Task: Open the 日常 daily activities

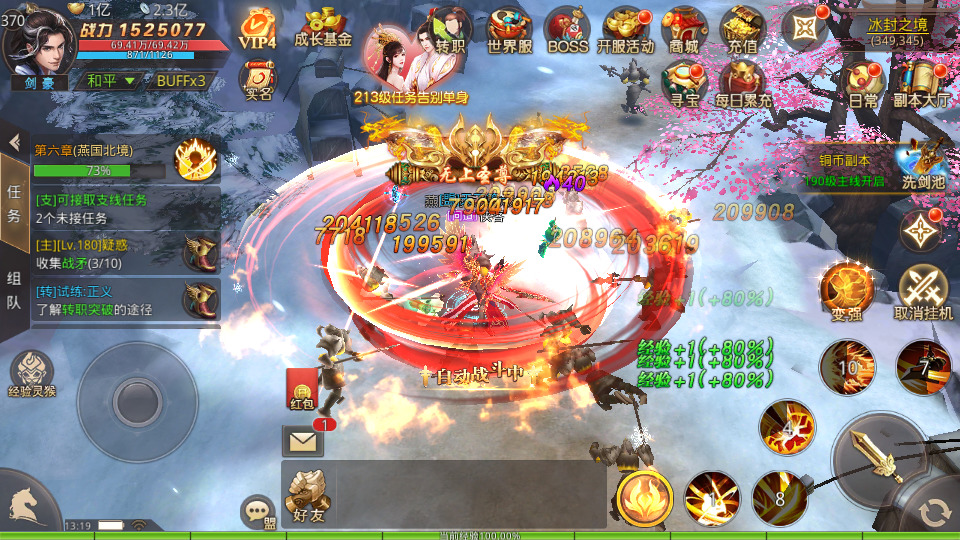Action: click(863, 83)
